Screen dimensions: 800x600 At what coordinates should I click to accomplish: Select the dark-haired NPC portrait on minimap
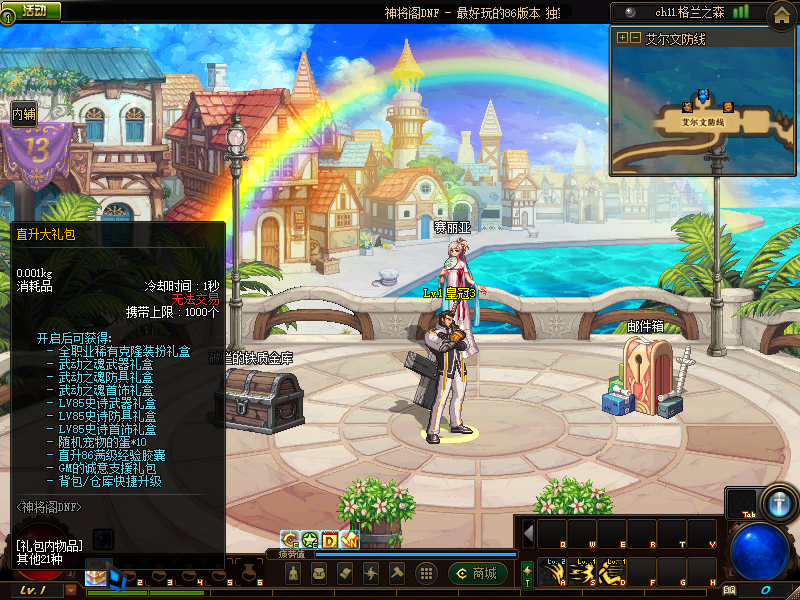(x=688, y=105)
